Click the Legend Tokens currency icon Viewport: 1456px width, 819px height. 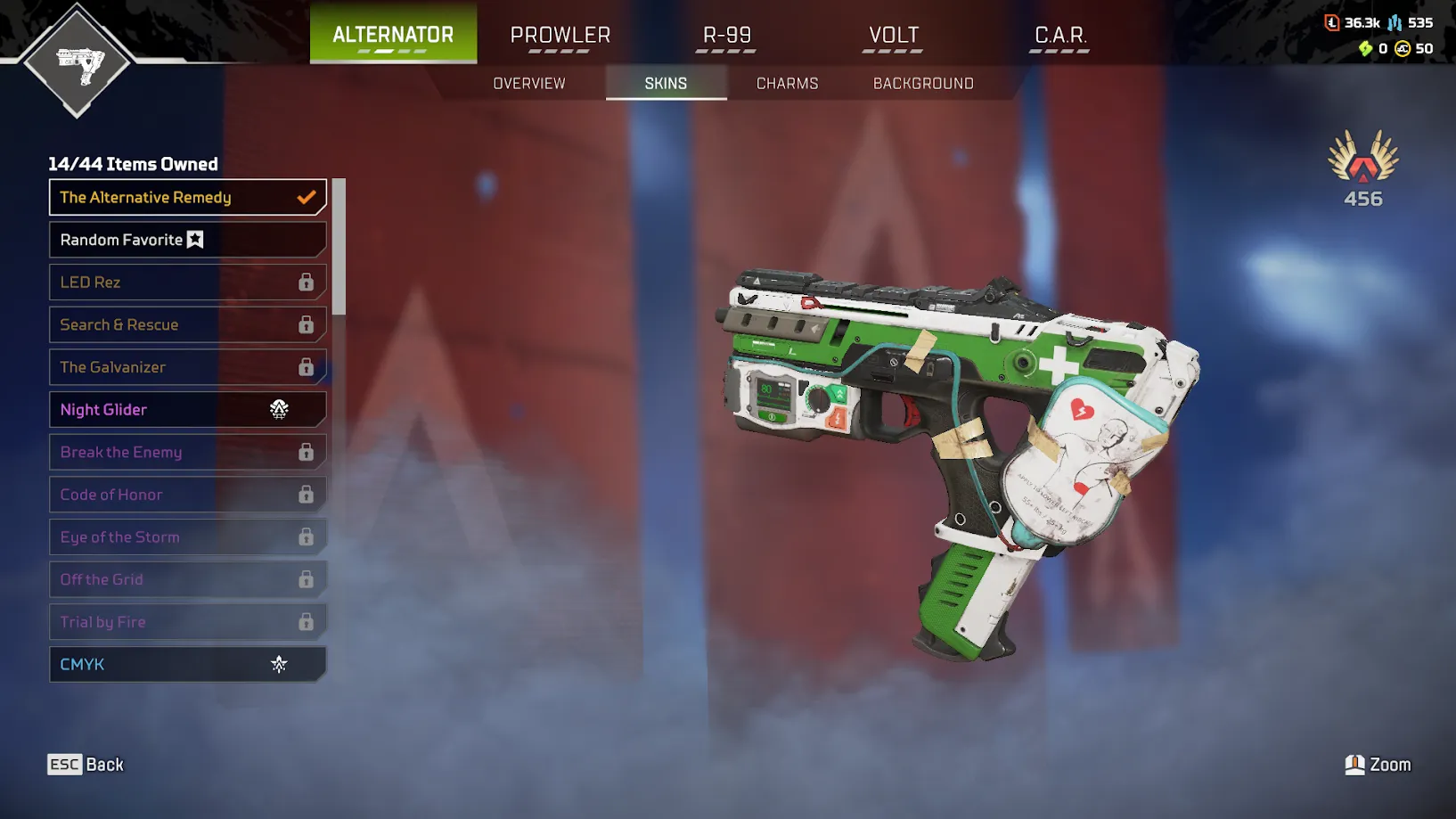pos(1333,23)
